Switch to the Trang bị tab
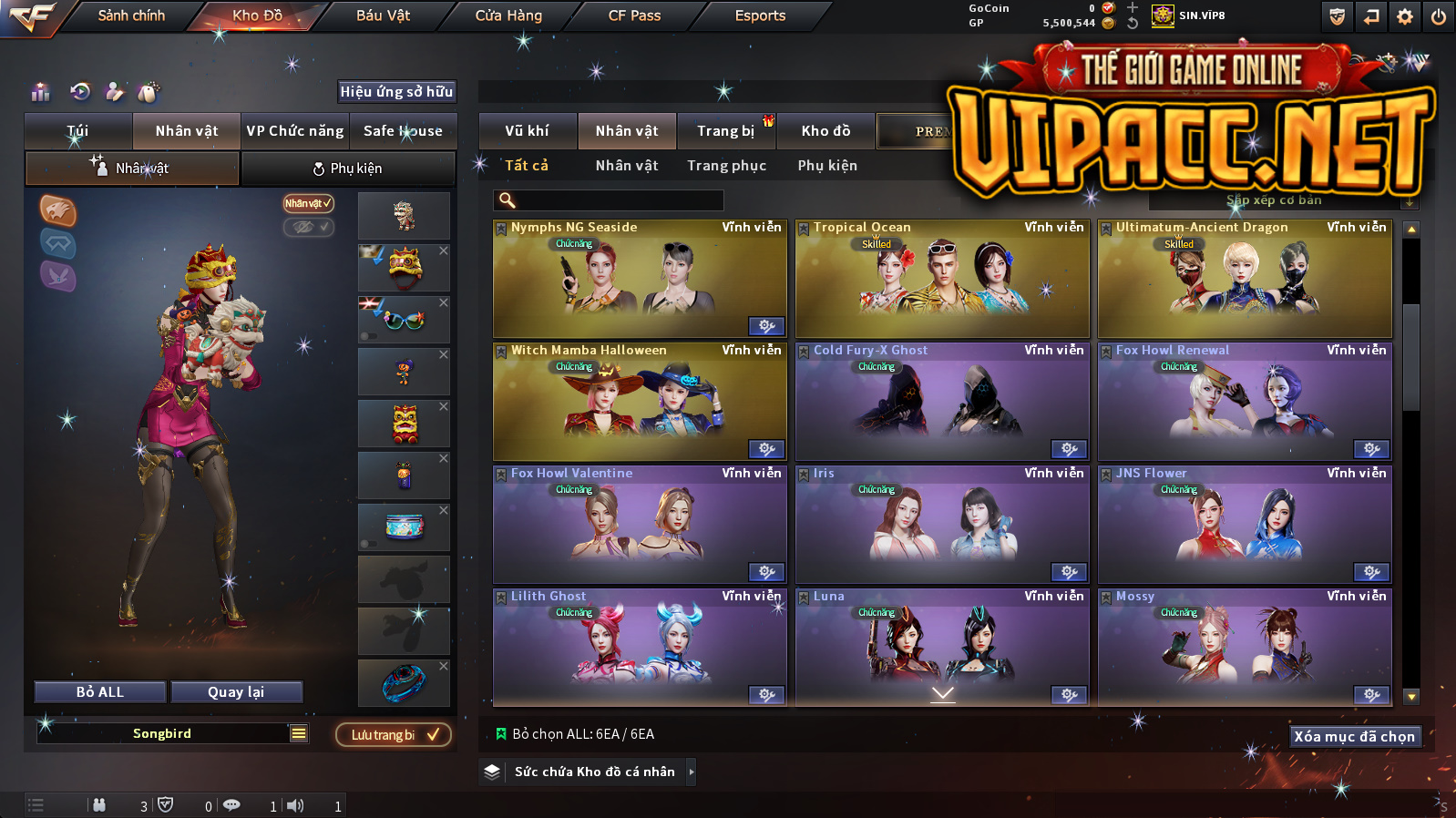 point(725,131)
